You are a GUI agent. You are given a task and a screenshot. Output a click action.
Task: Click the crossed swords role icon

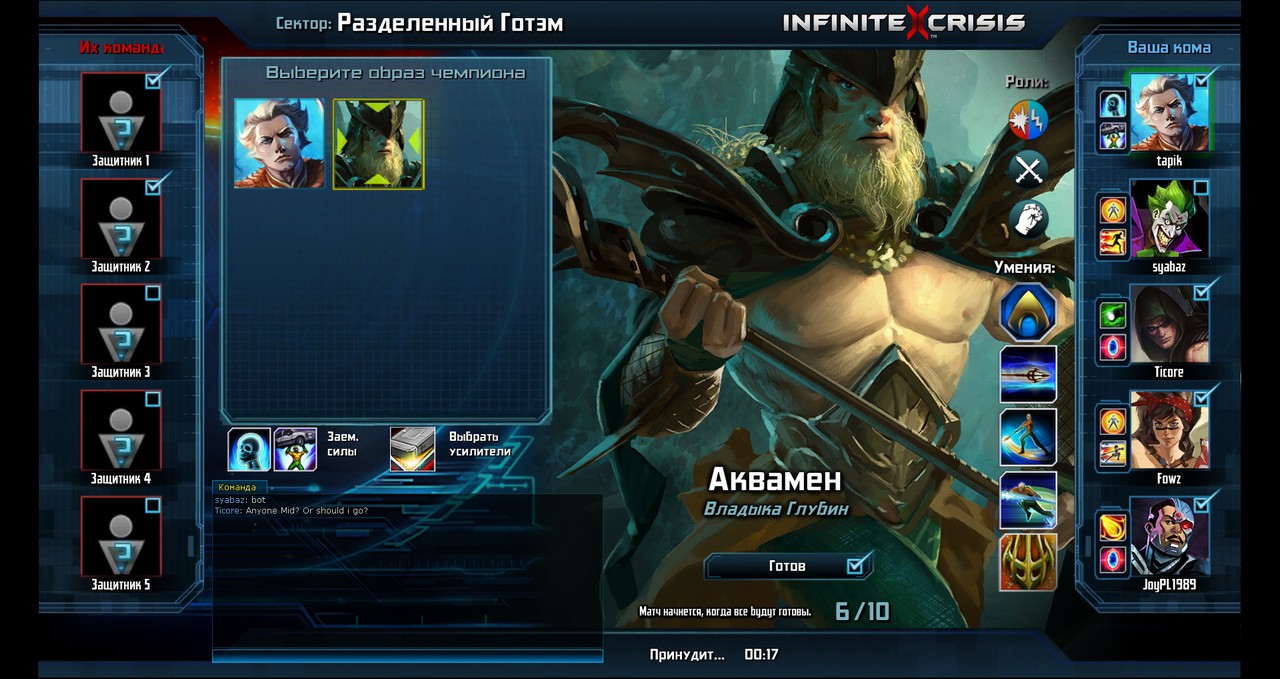(x=1028, y=170)
